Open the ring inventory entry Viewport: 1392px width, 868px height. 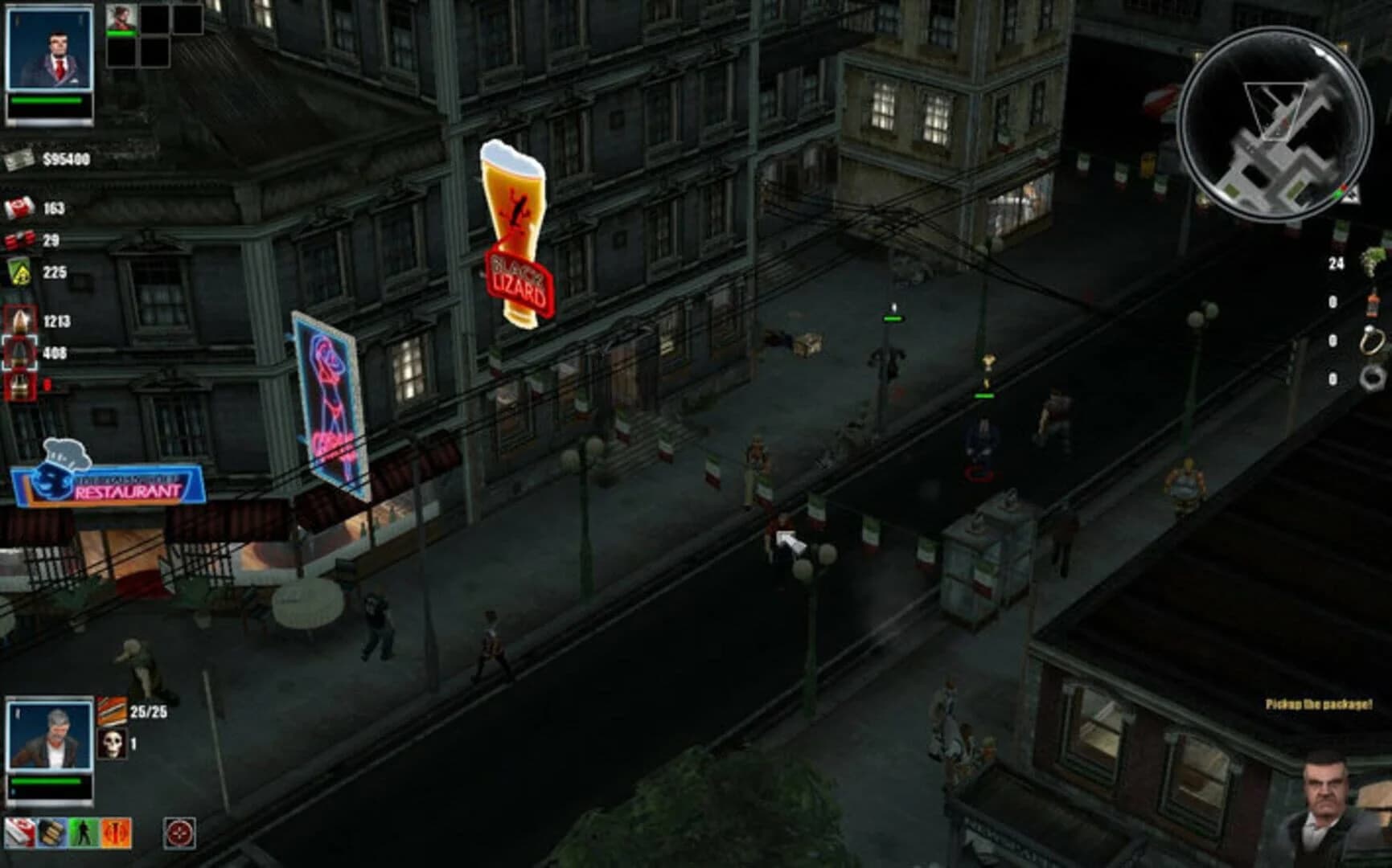pyautogui.click(x=1372, y=341)
